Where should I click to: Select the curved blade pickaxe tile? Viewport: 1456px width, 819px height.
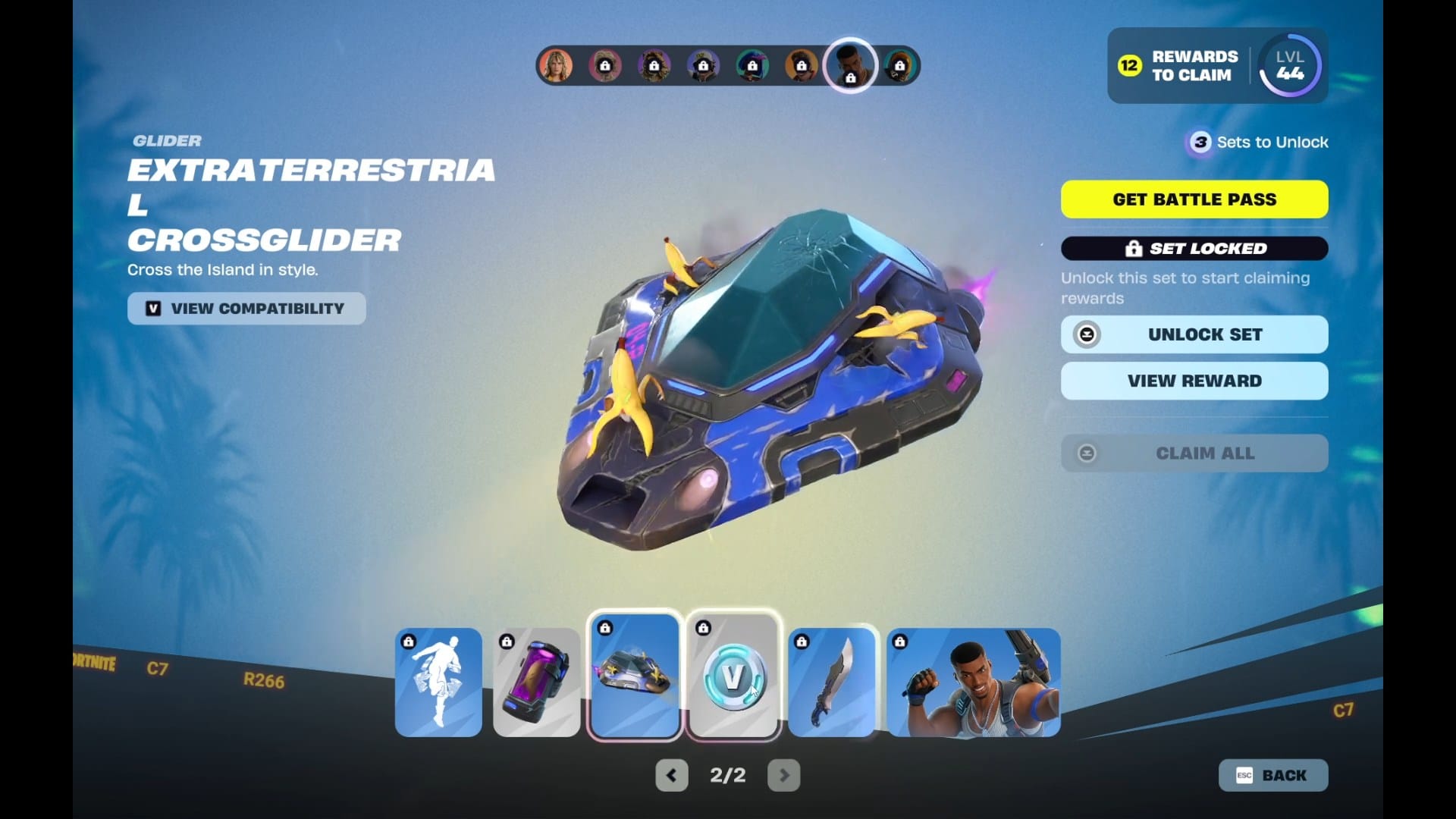coord(832,682)
